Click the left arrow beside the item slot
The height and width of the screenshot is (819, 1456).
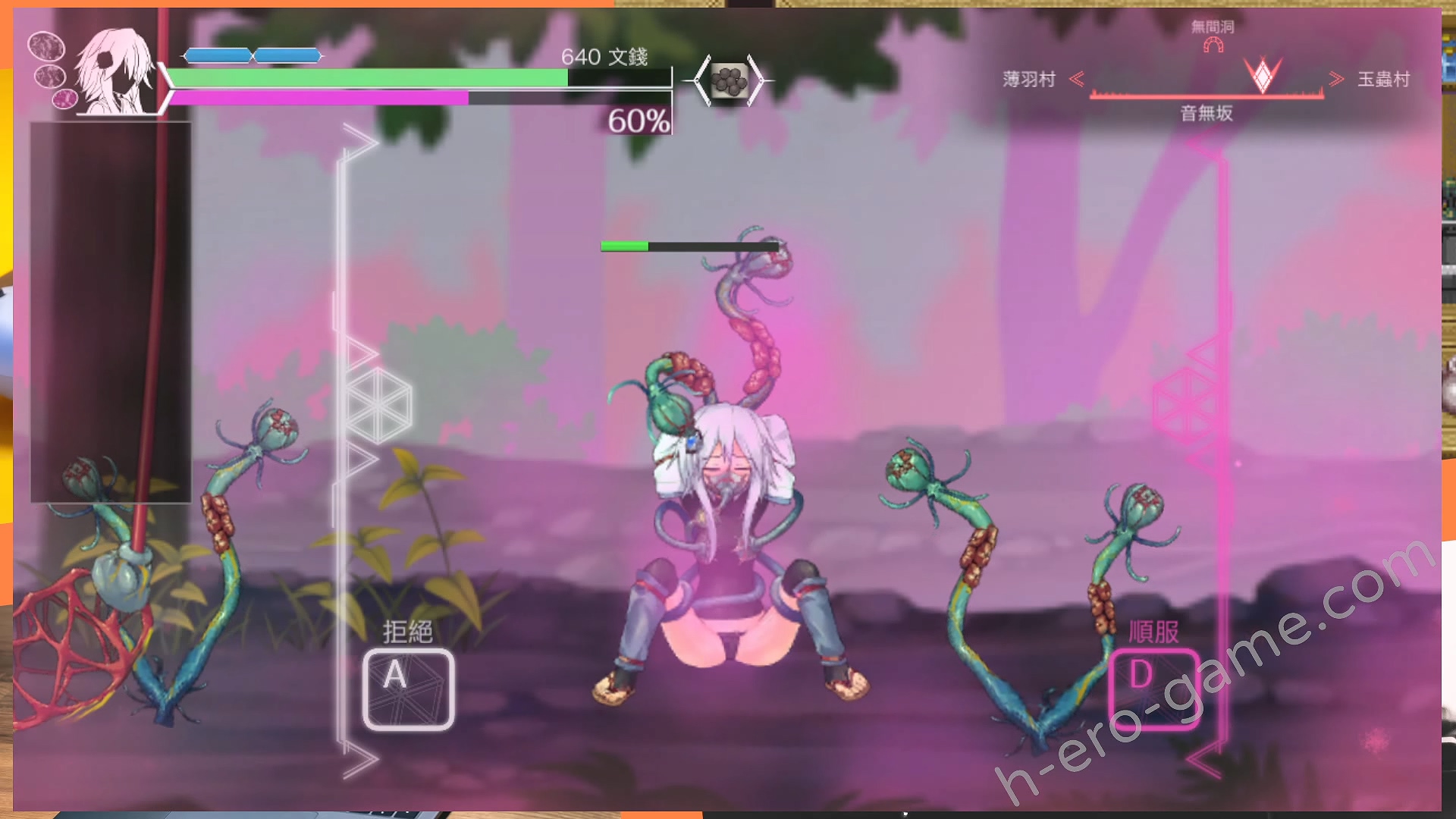point(701,80)
